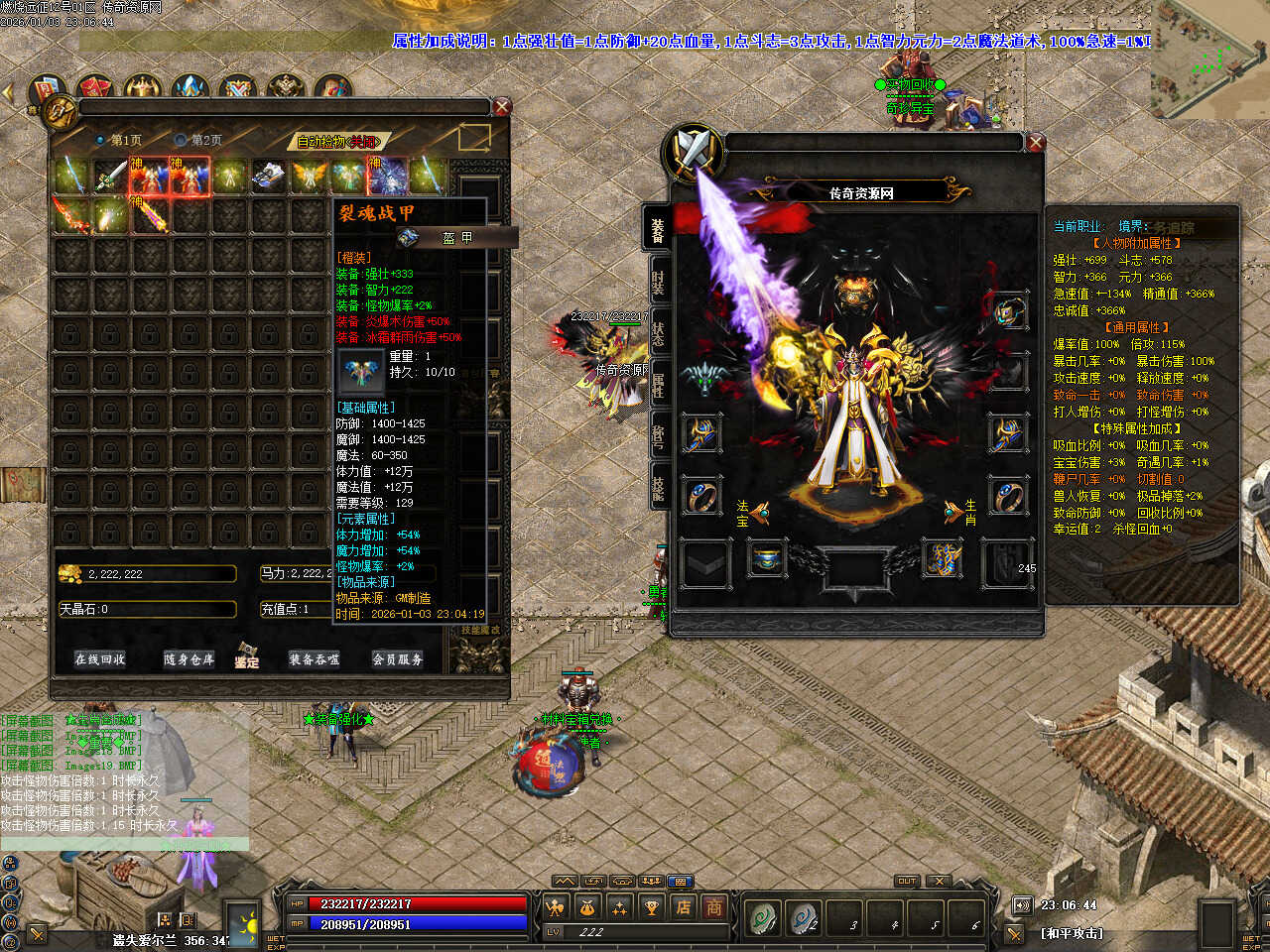Close the character equipment window
Image resolution: width=1270 pixels, height=952 pixels.
point(1036,143)
